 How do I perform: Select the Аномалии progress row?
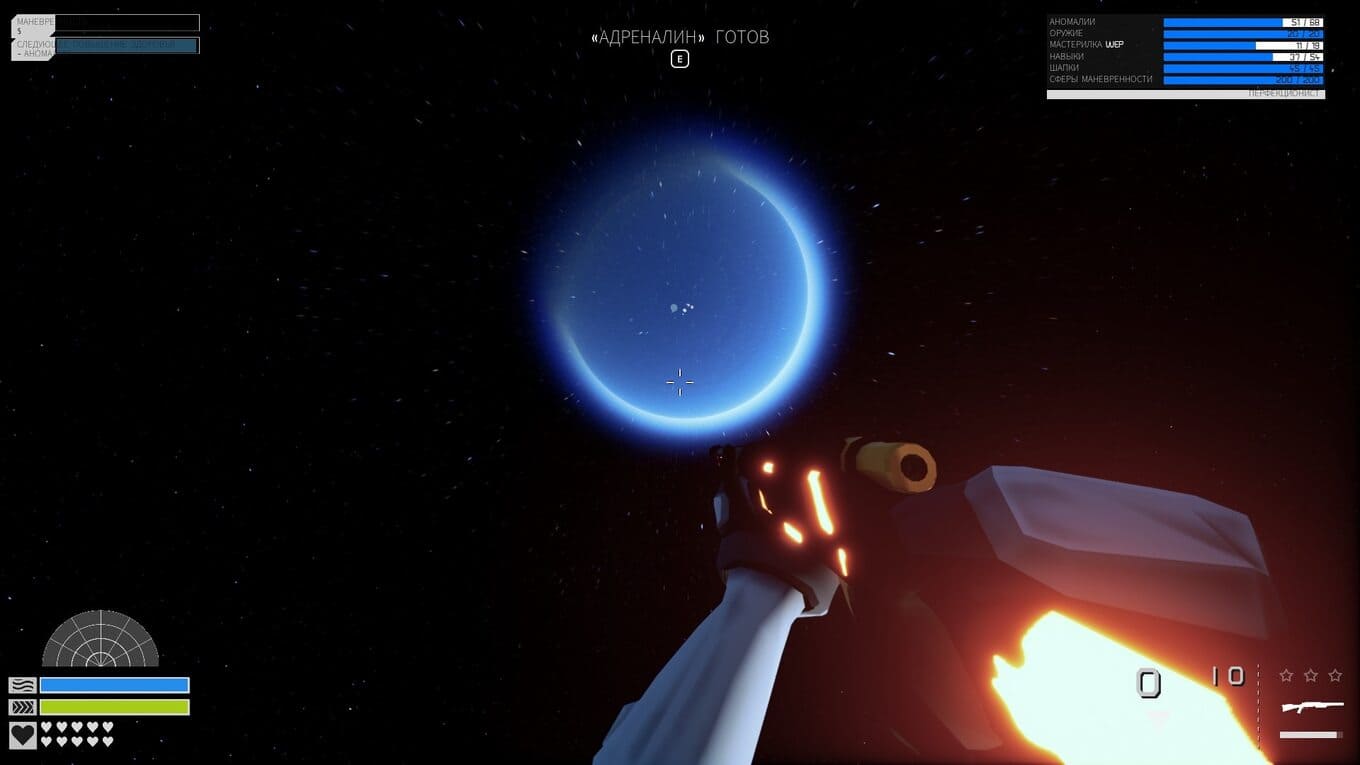click(x=1185, y=22)
